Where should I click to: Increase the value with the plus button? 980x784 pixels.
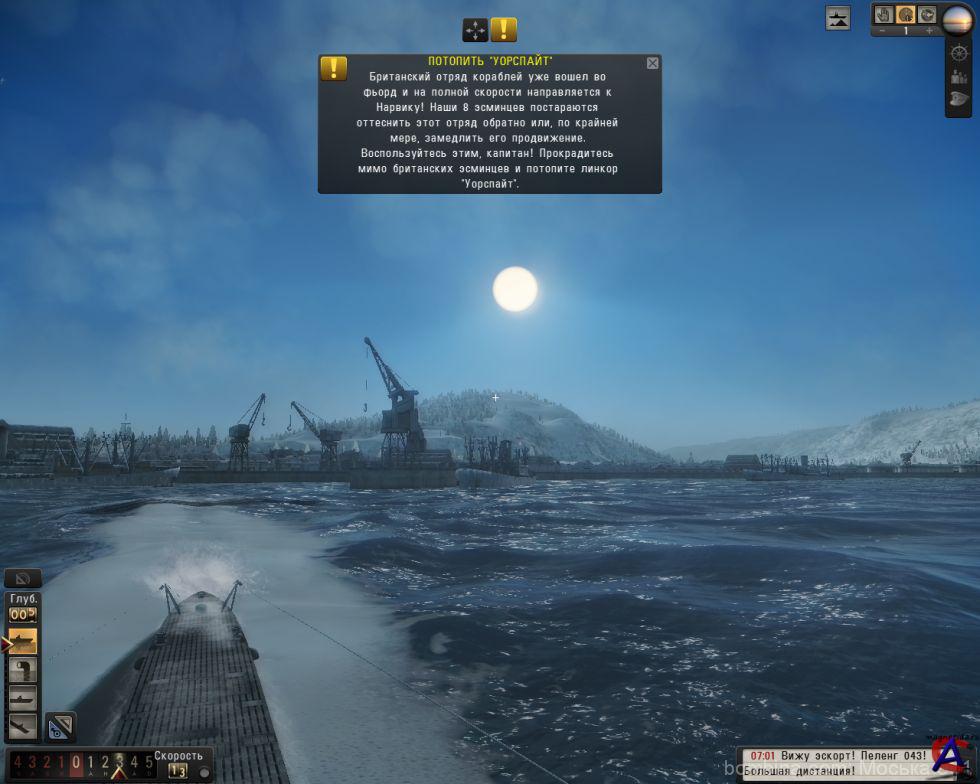(x=928, y=31)
